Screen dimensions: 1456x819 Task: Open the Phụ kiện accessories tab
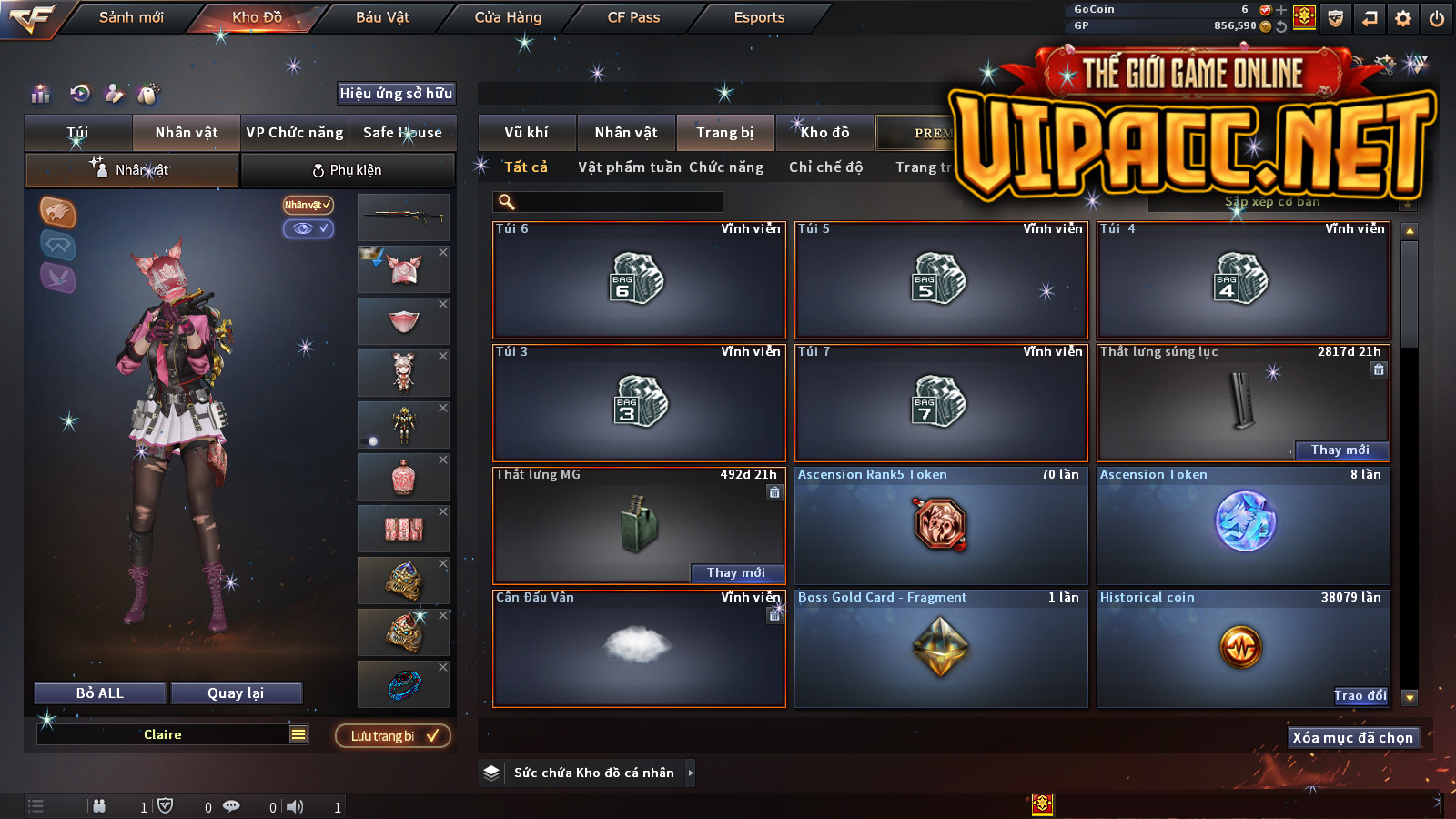point(348,170)
